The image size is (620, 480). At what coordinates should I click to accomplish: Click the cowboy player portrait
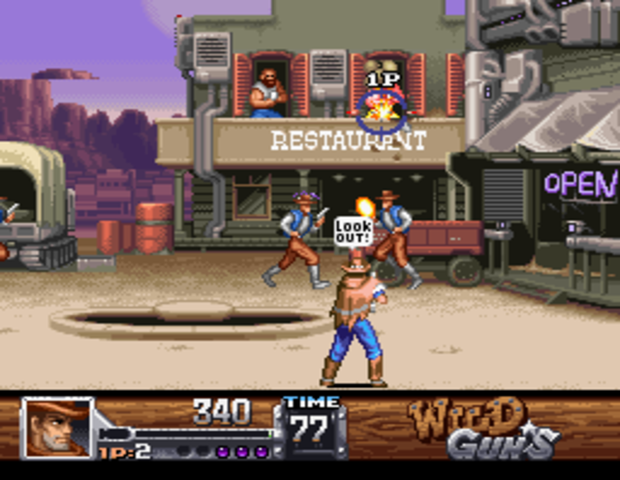click(x=57, y=428)
